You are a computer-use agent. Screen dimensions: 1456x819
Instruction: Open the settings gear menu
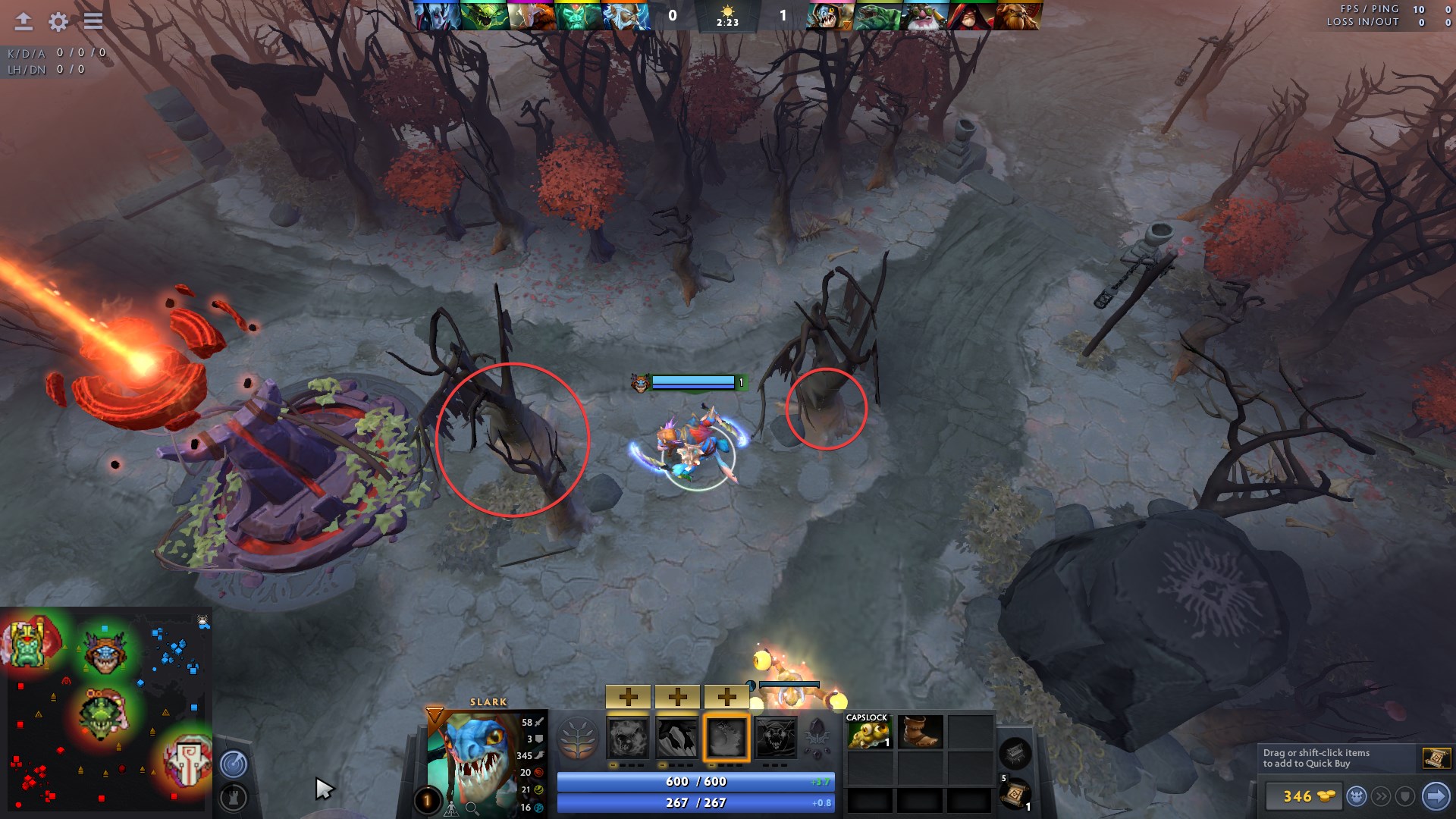[57, 21]
